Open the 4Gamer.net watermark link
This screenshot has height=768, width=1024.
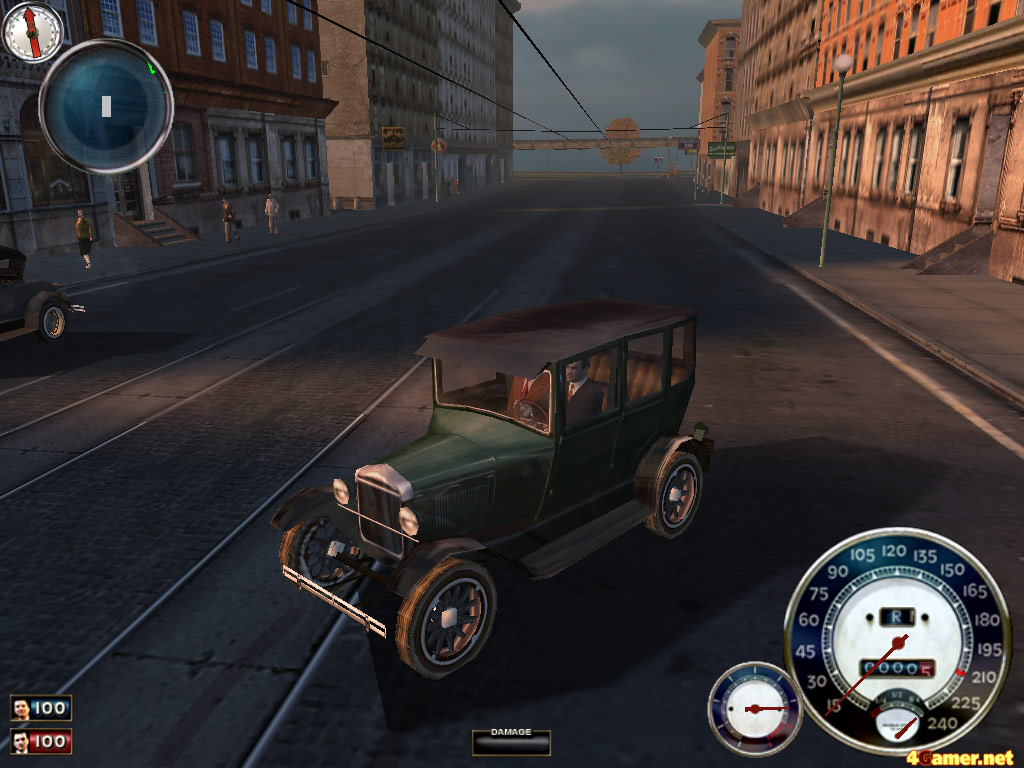960,757
